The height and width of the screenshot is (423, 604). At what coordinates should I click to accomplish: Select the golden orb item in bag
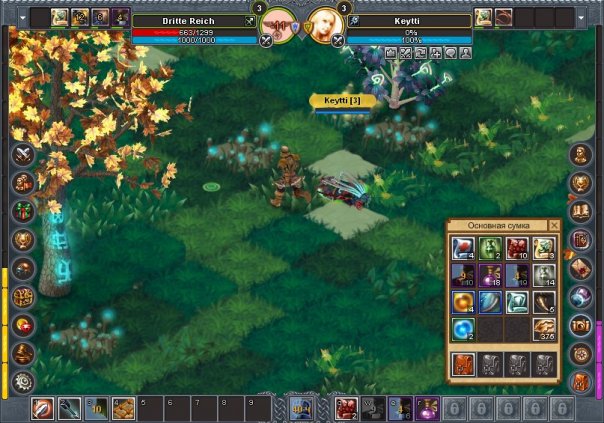pyautogui.click(x=463, y=302)
